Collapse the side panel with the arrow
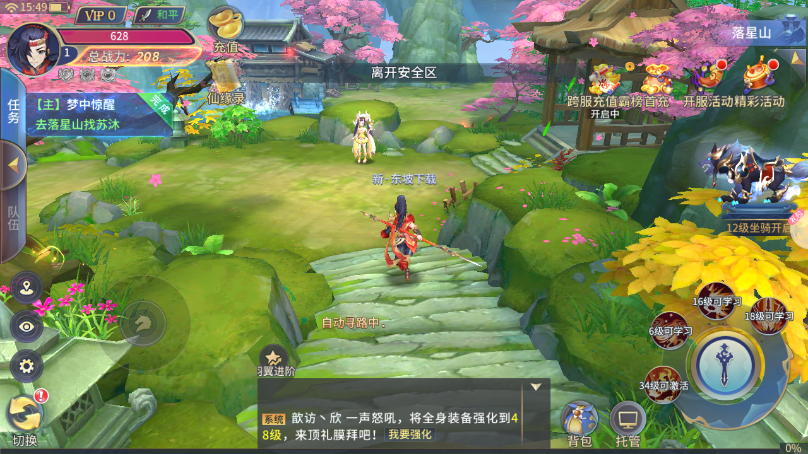The height and width of the screenshot is (454, 808). (x=13, y=163)
